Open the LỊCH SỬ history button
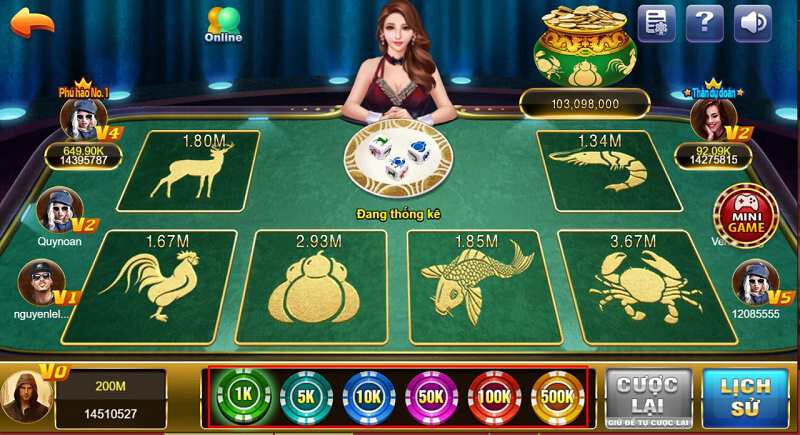This screenshot has width=800, height=435. tap(744, 397)
